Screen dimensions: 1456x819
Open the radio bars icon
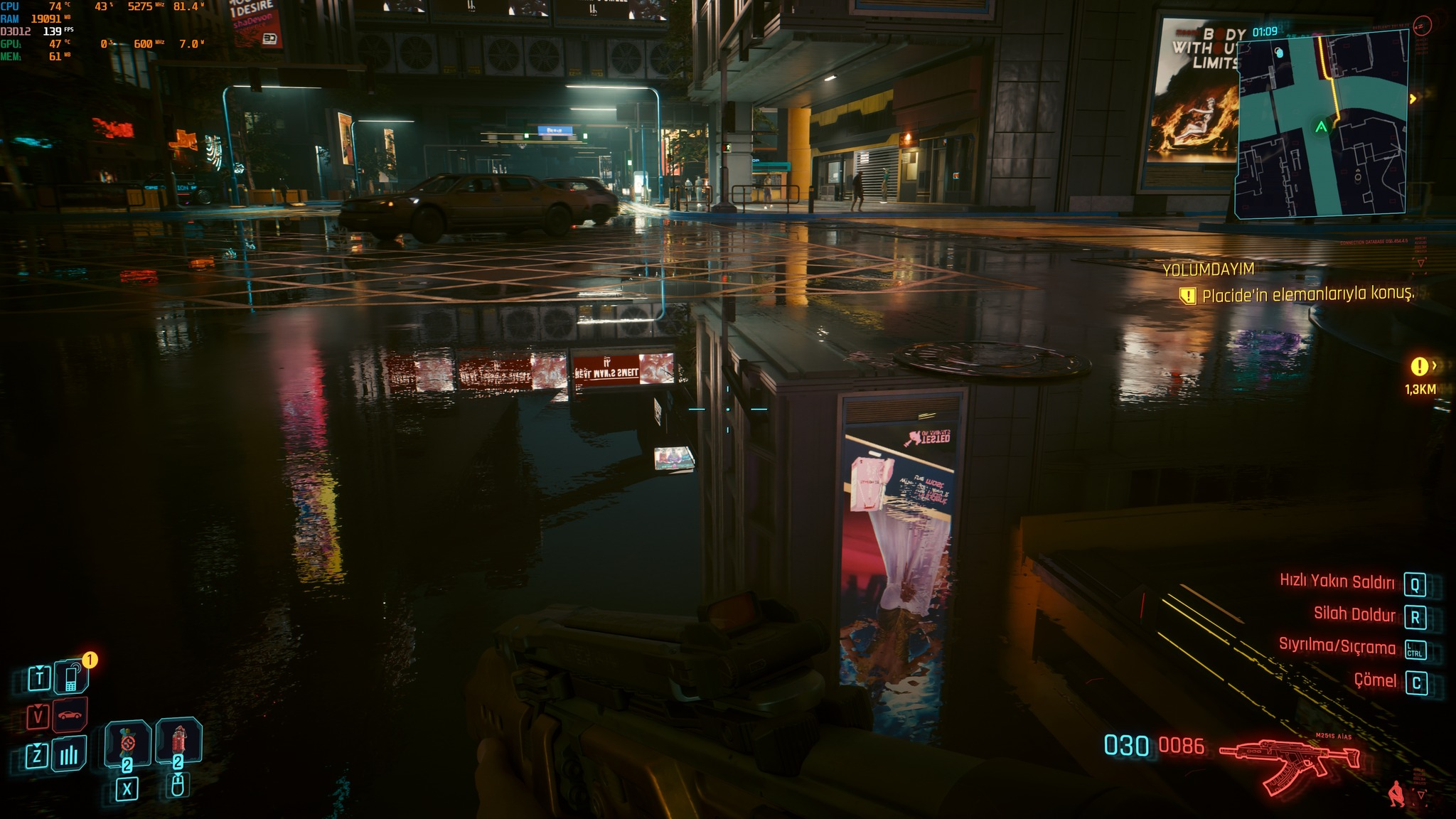[69, 754]
